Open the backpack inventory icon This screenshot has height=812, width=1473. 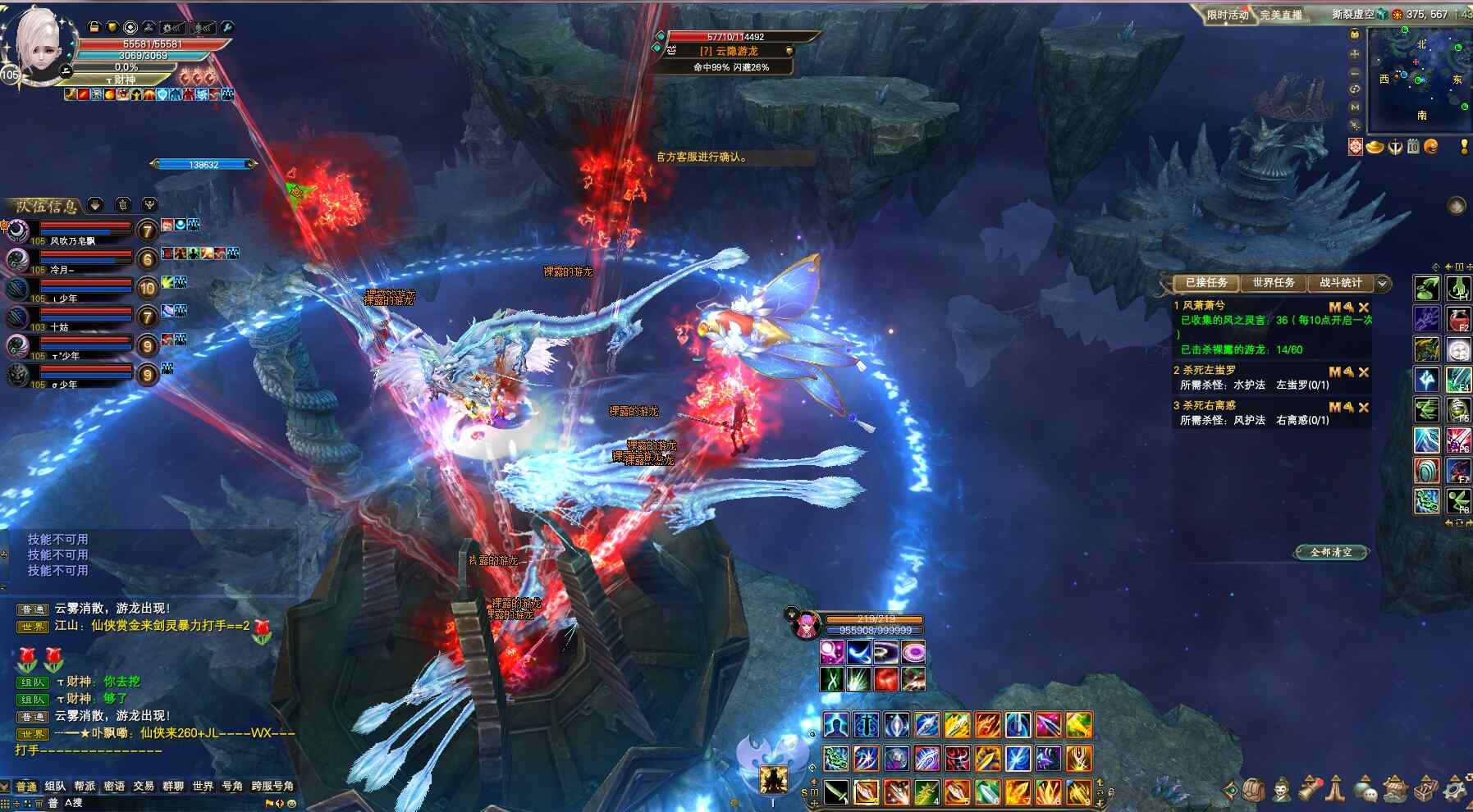coord(1253,790)
